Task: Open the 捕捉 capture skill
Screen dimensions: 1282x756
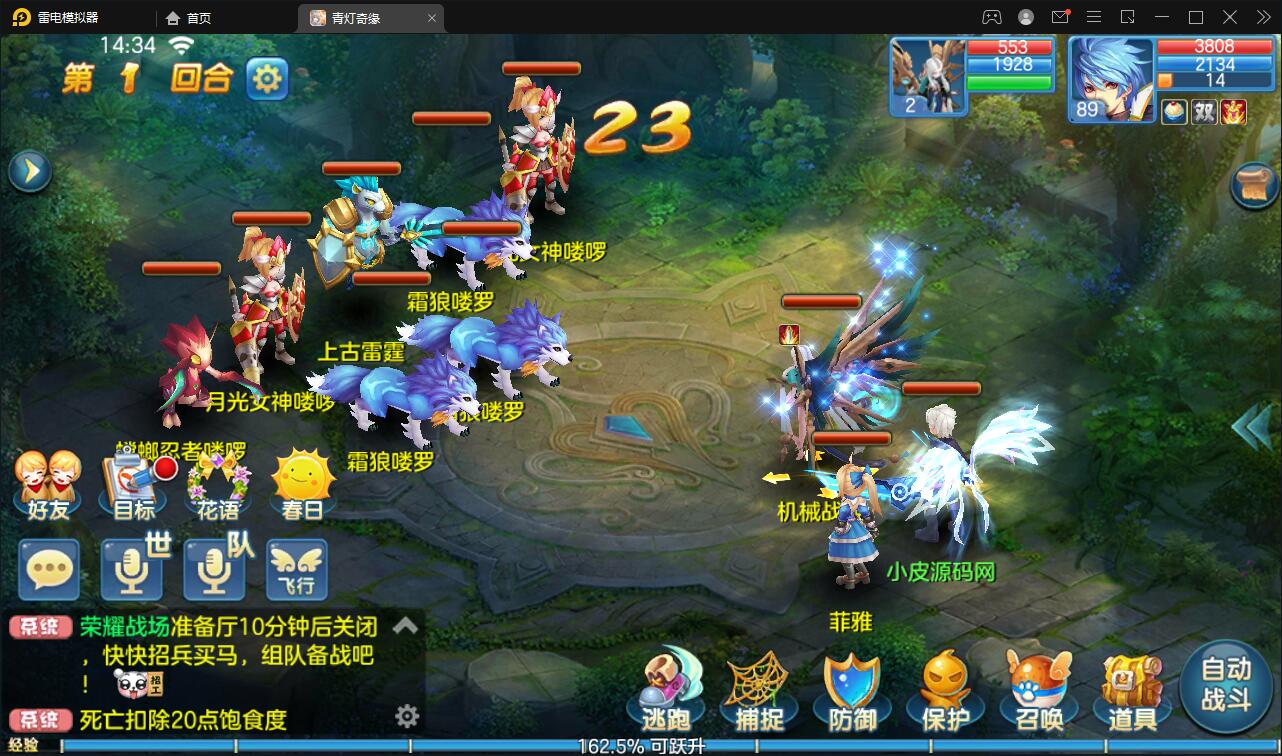Action: coord(759,688)
